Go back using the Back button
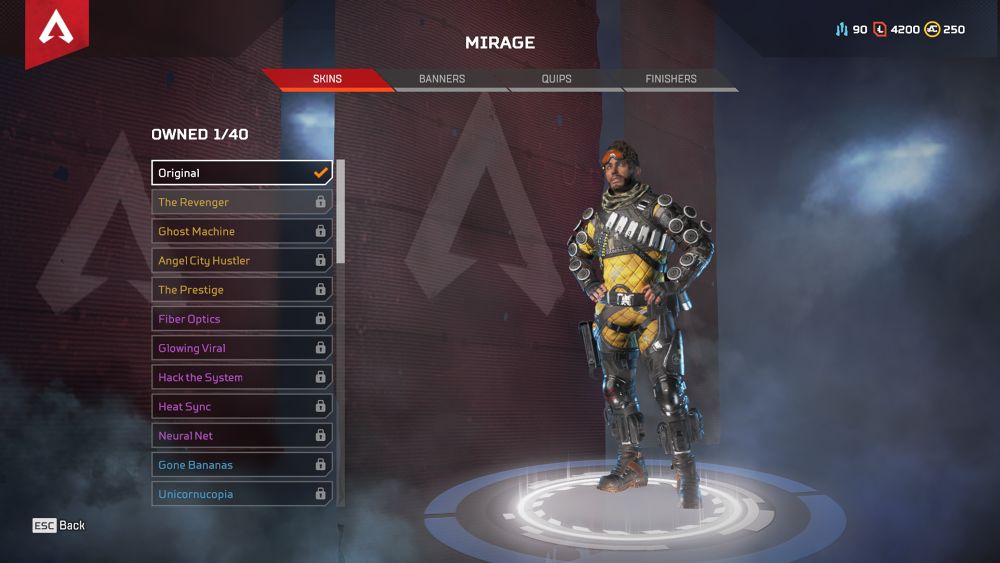The image size is (1000, 563). pyautogui.click(x=59, y=525)
